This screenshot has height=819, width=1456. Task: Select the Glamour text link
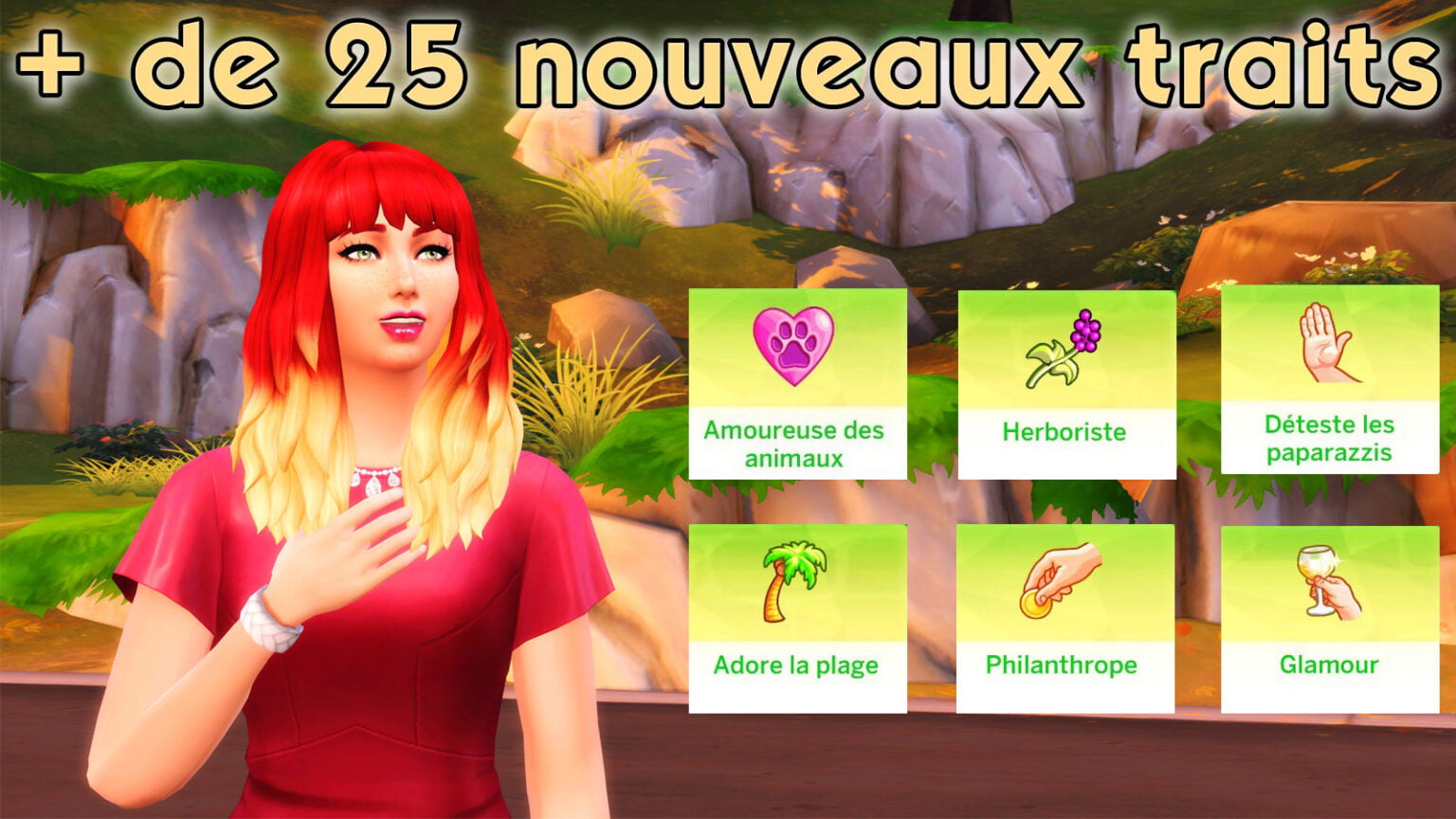(x=1327, y=666)
